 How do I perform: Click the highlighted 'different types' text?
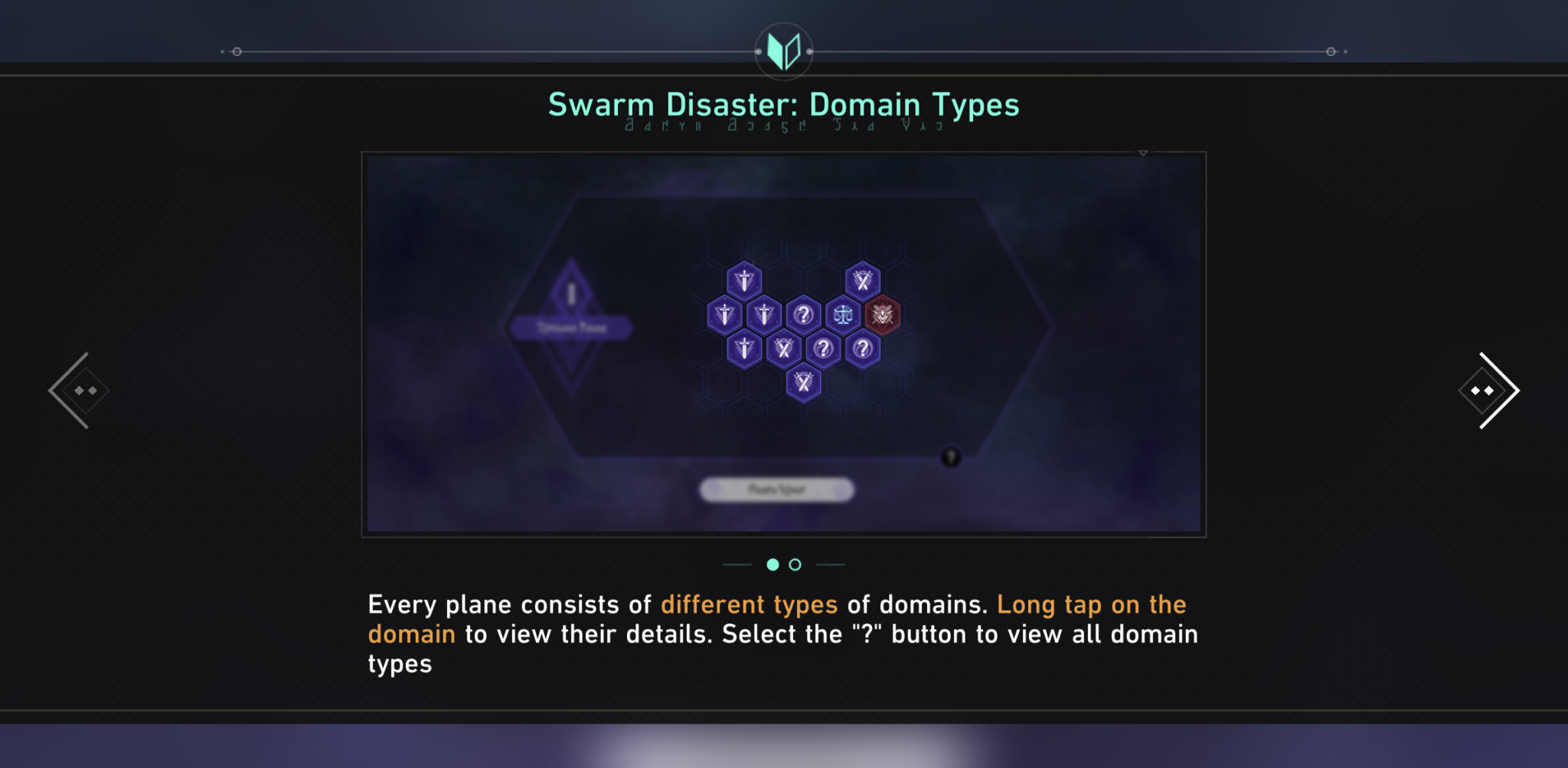coord(749,604)
